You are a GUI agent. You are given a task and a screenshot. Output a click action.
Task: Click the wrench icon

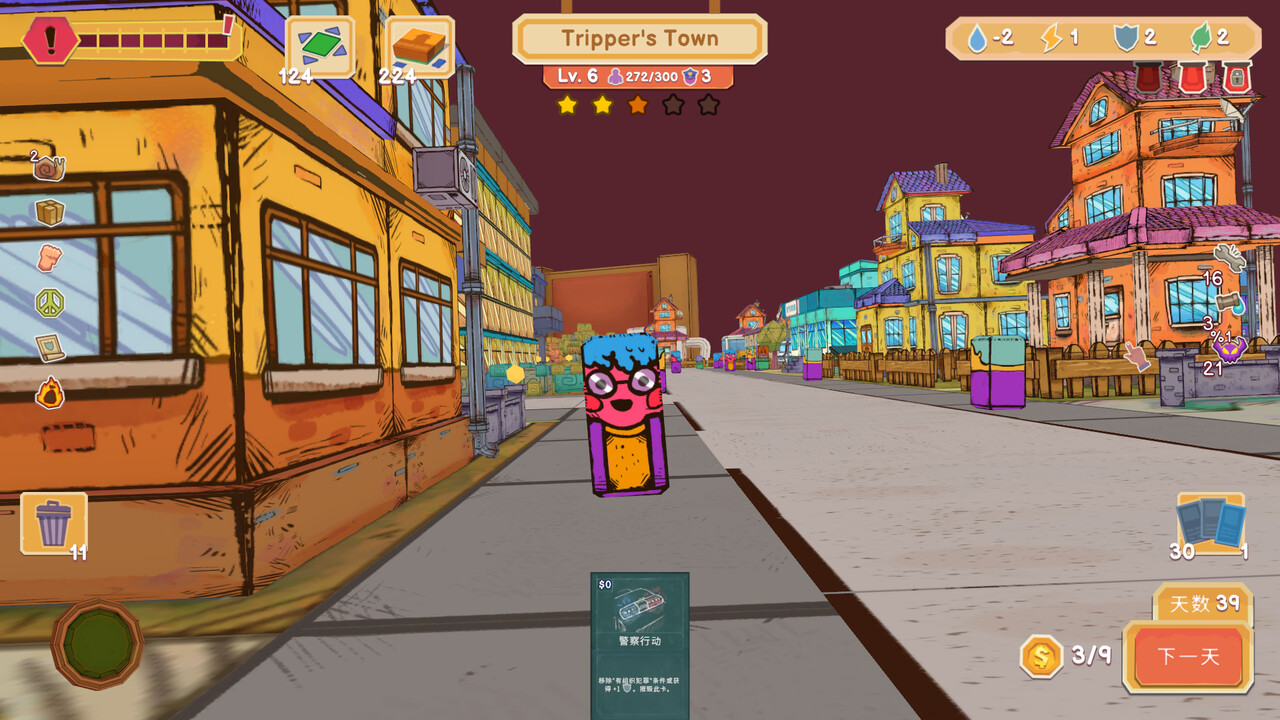coord(1229,258)
